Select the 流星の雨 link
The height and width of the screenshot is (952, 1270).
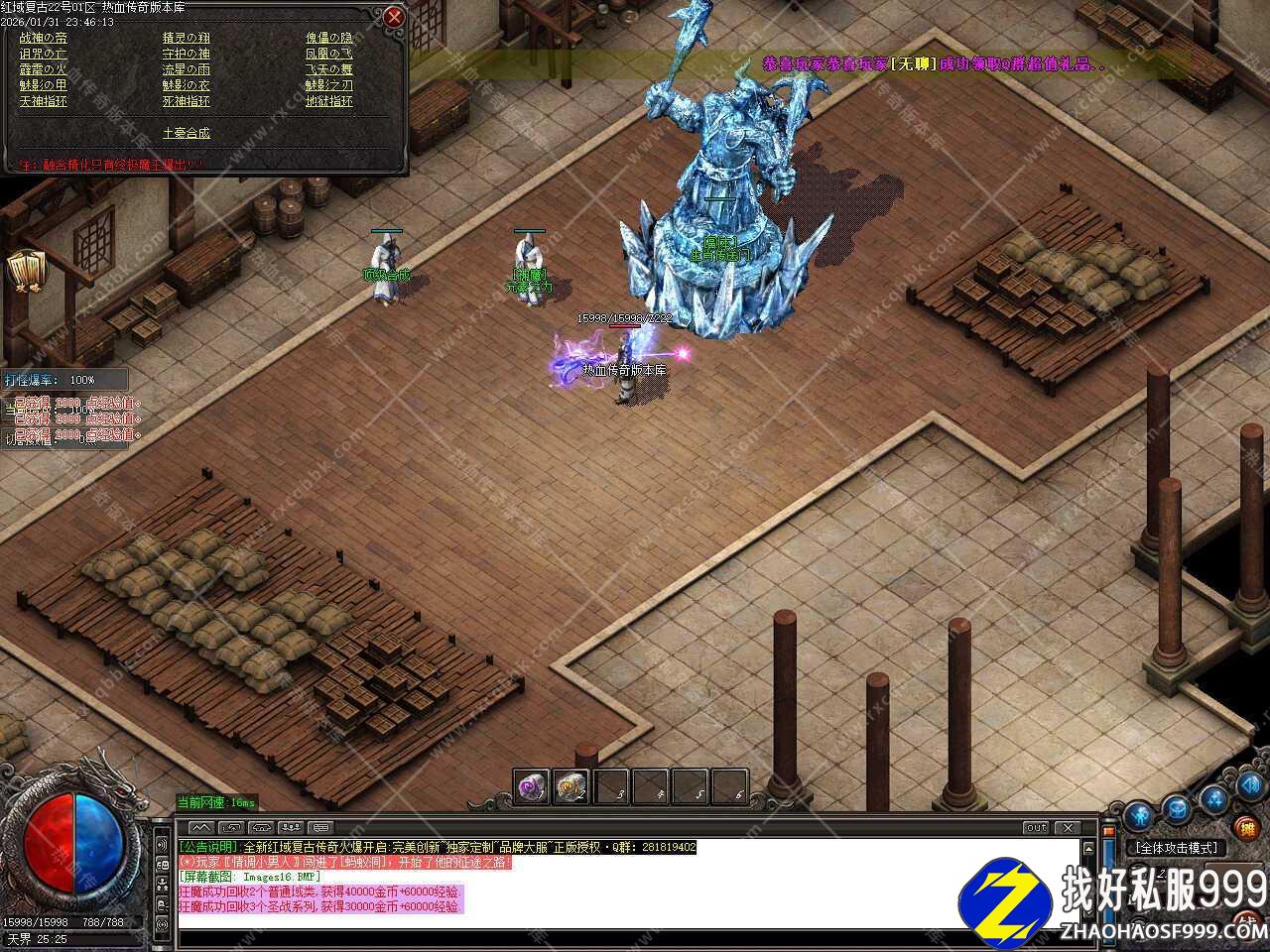coord(187,69)
